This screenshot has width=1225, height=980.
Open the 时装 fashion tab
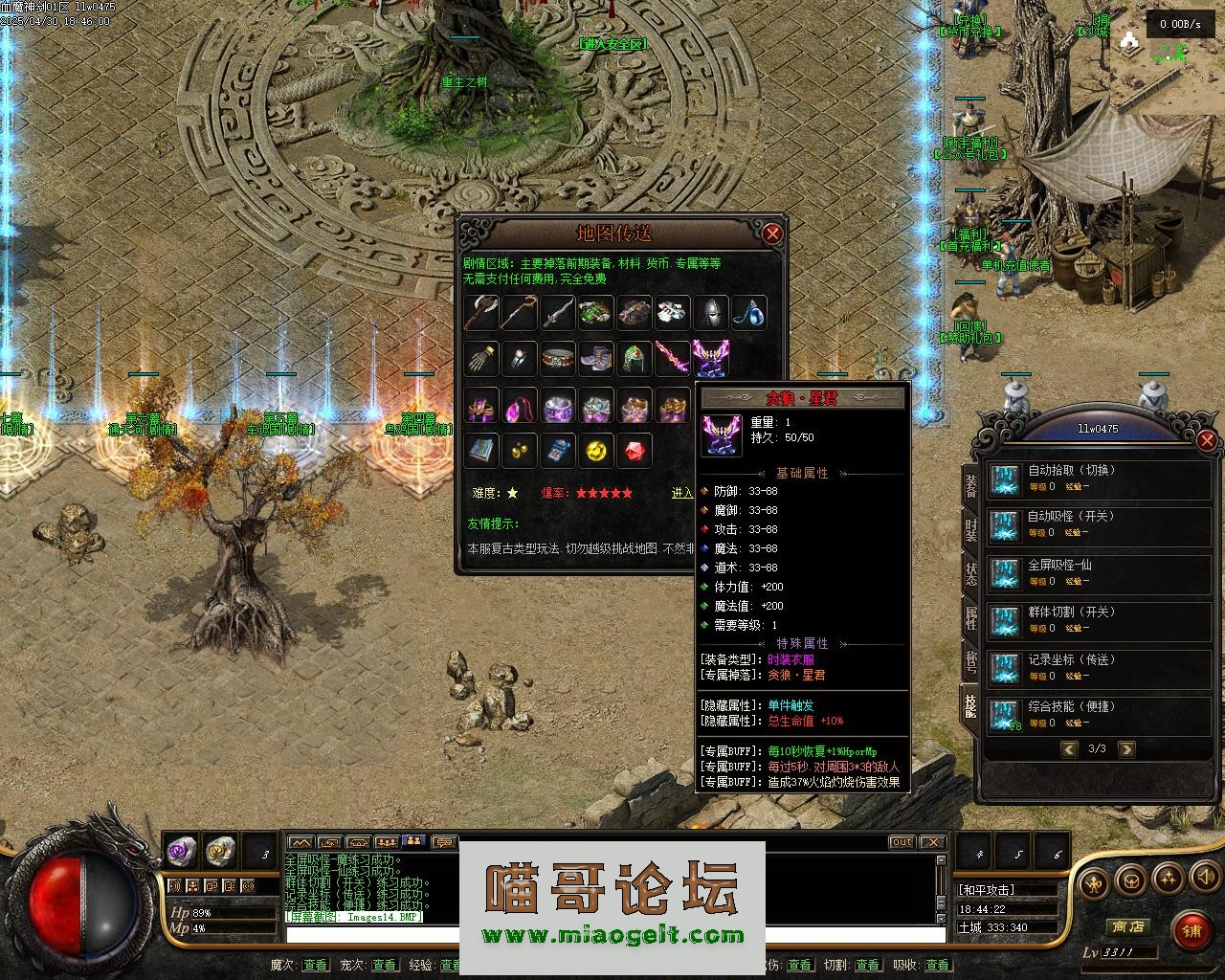pyautogui.click(x=970, y=529)
